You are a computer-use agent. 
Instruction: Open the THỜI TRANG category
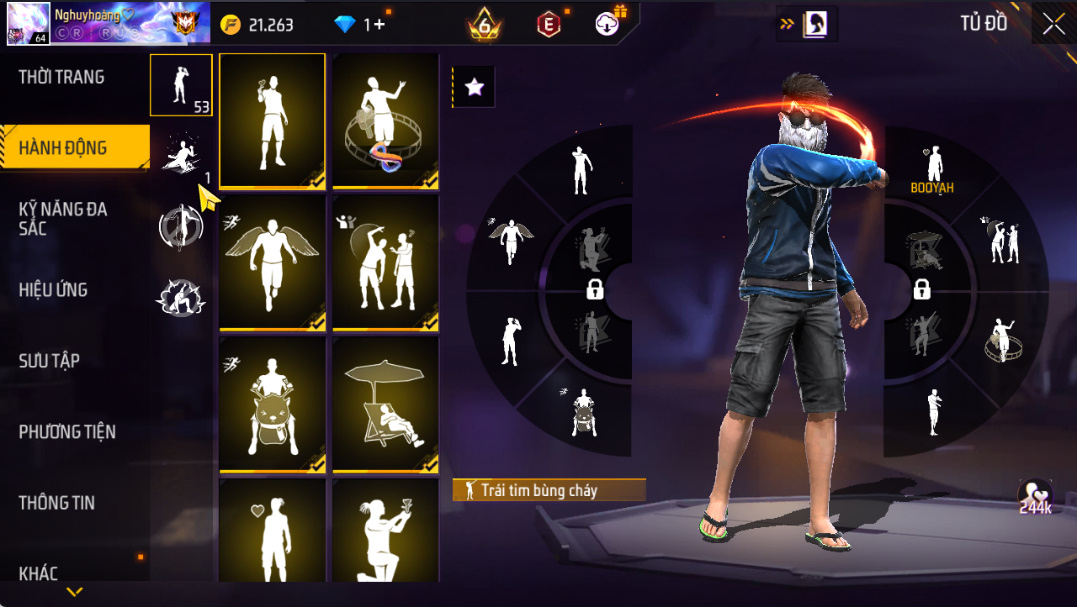click(x=62, y=77)
